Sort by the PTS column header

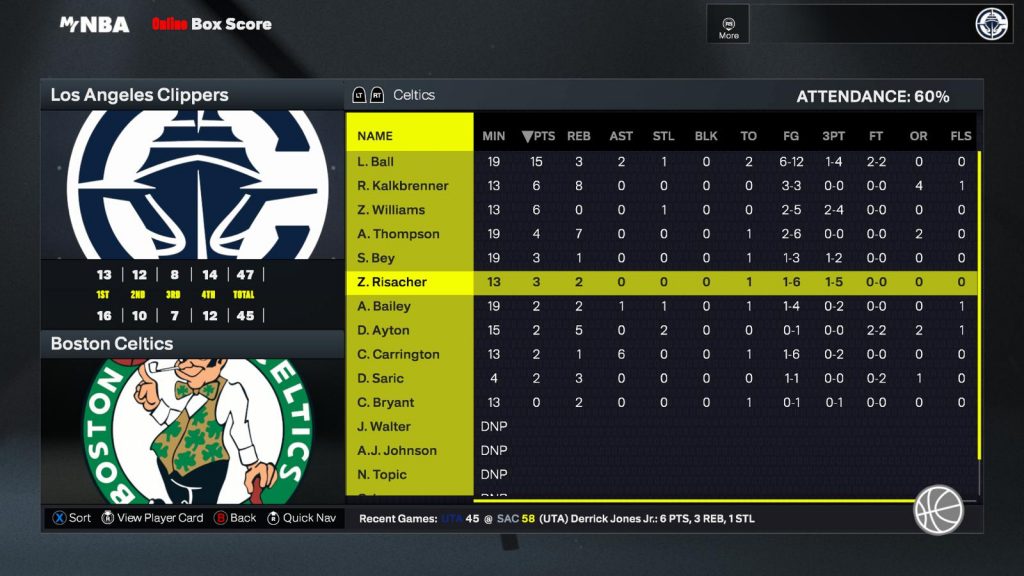pyautogui.click(x=538, y=136)
